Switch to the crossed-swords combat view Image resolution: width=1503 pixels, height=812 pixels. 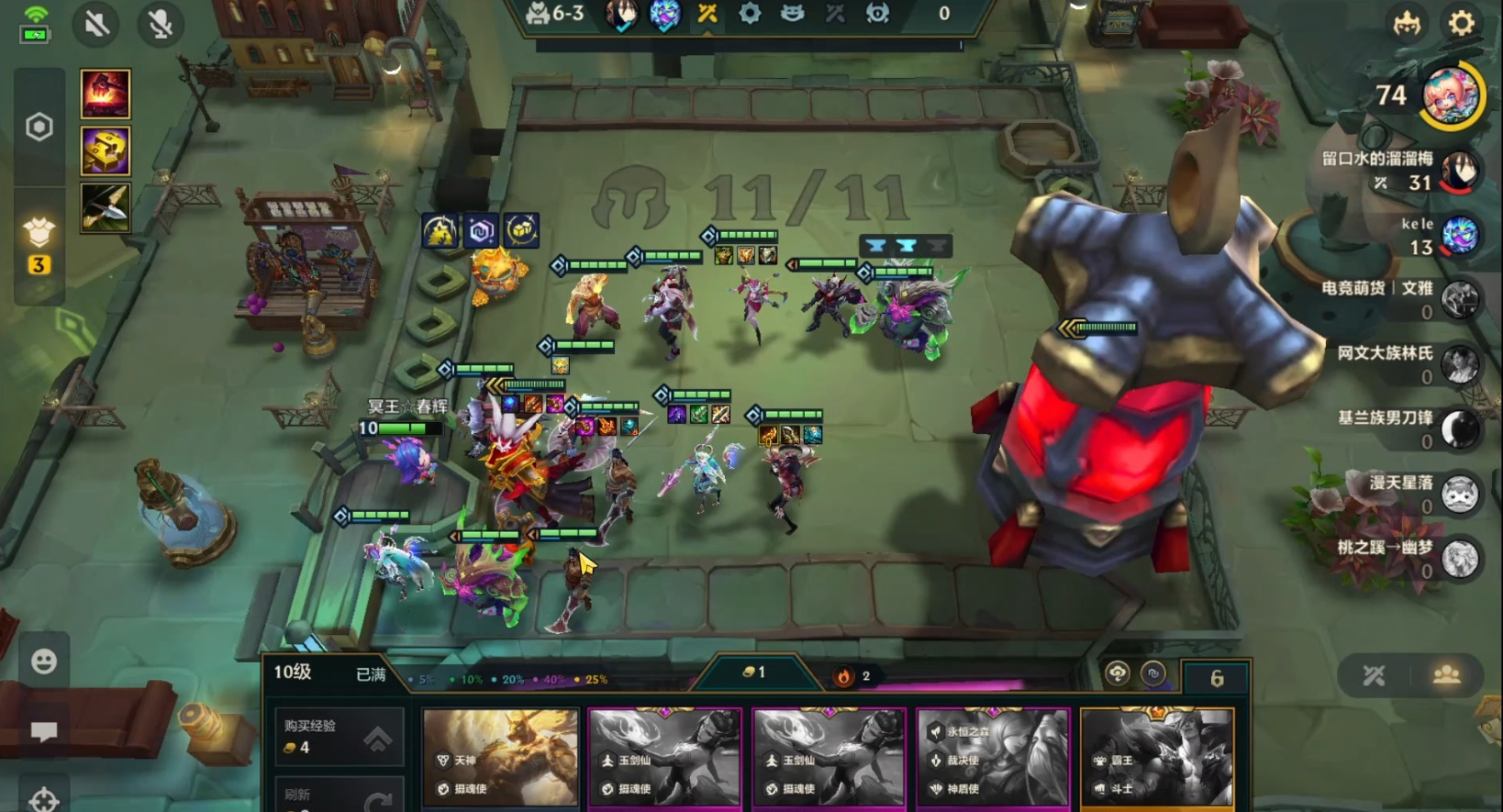pyautogui.click(x=1374, y=676)
